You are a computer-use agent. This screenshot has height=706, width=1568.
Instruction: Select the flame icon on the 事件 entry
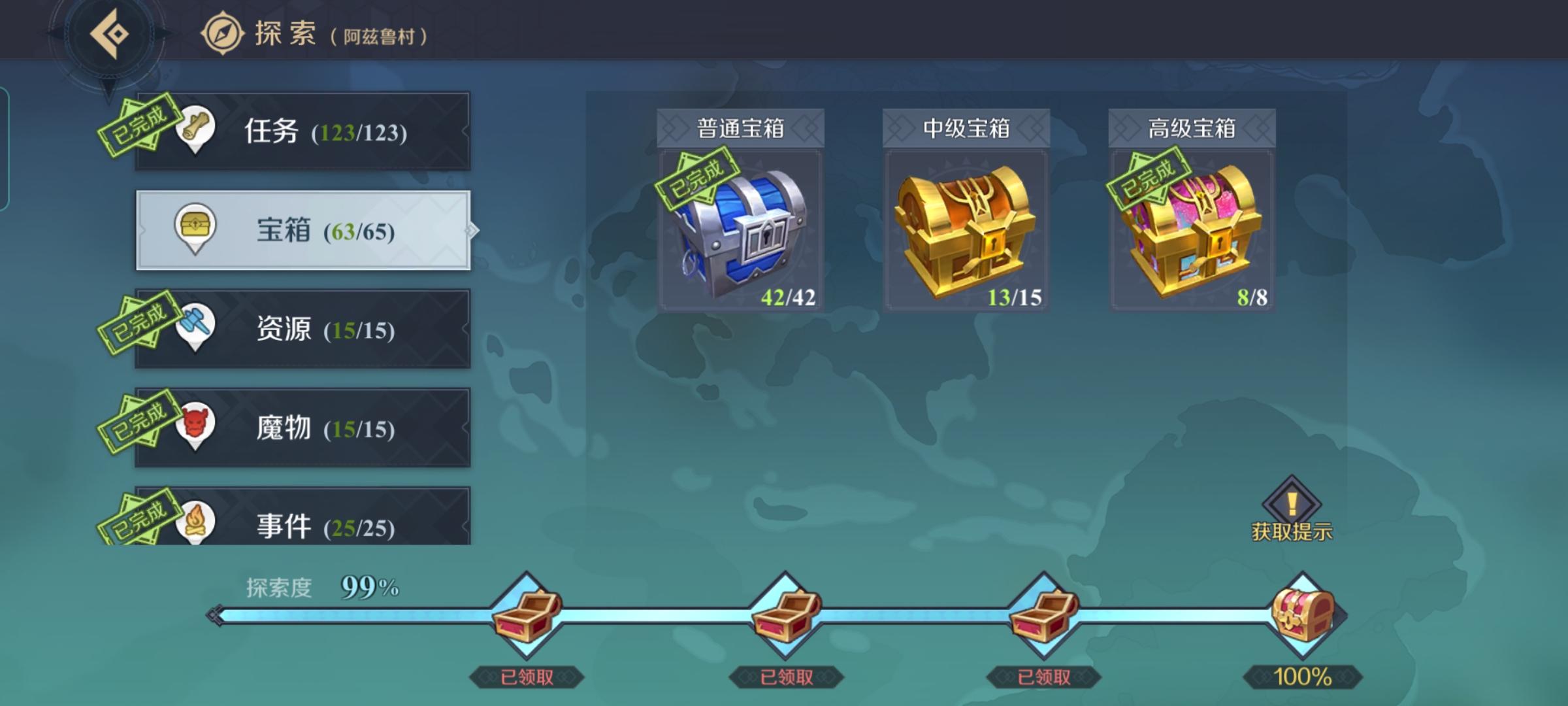(198, 520)
